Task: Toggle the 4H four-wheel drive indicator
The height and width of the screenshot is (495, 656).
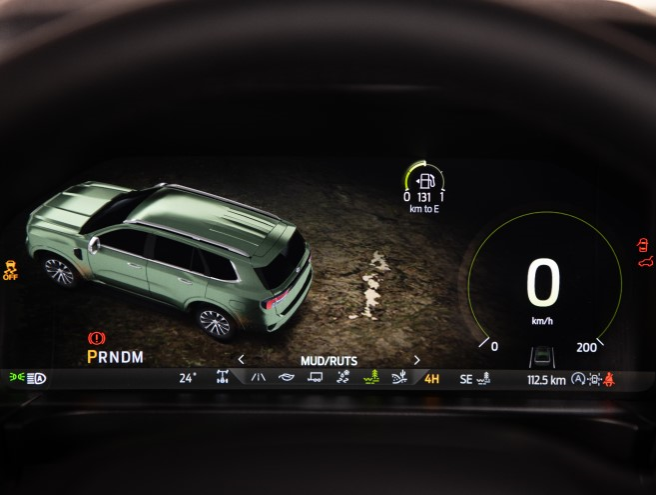Action: tap(432, 379)
